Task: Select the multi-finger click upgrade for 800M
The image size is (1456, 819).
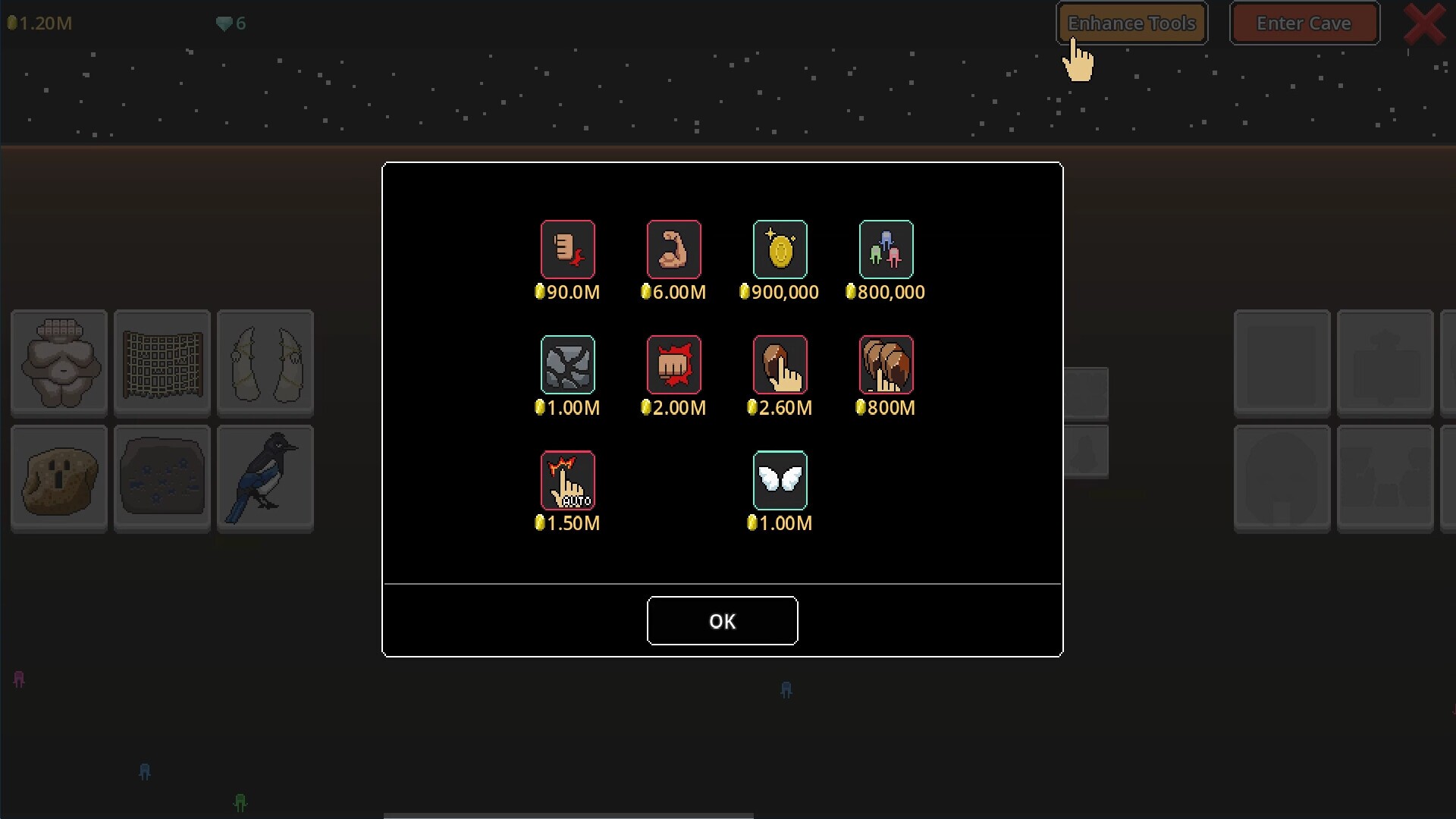Action: [886, 365]
